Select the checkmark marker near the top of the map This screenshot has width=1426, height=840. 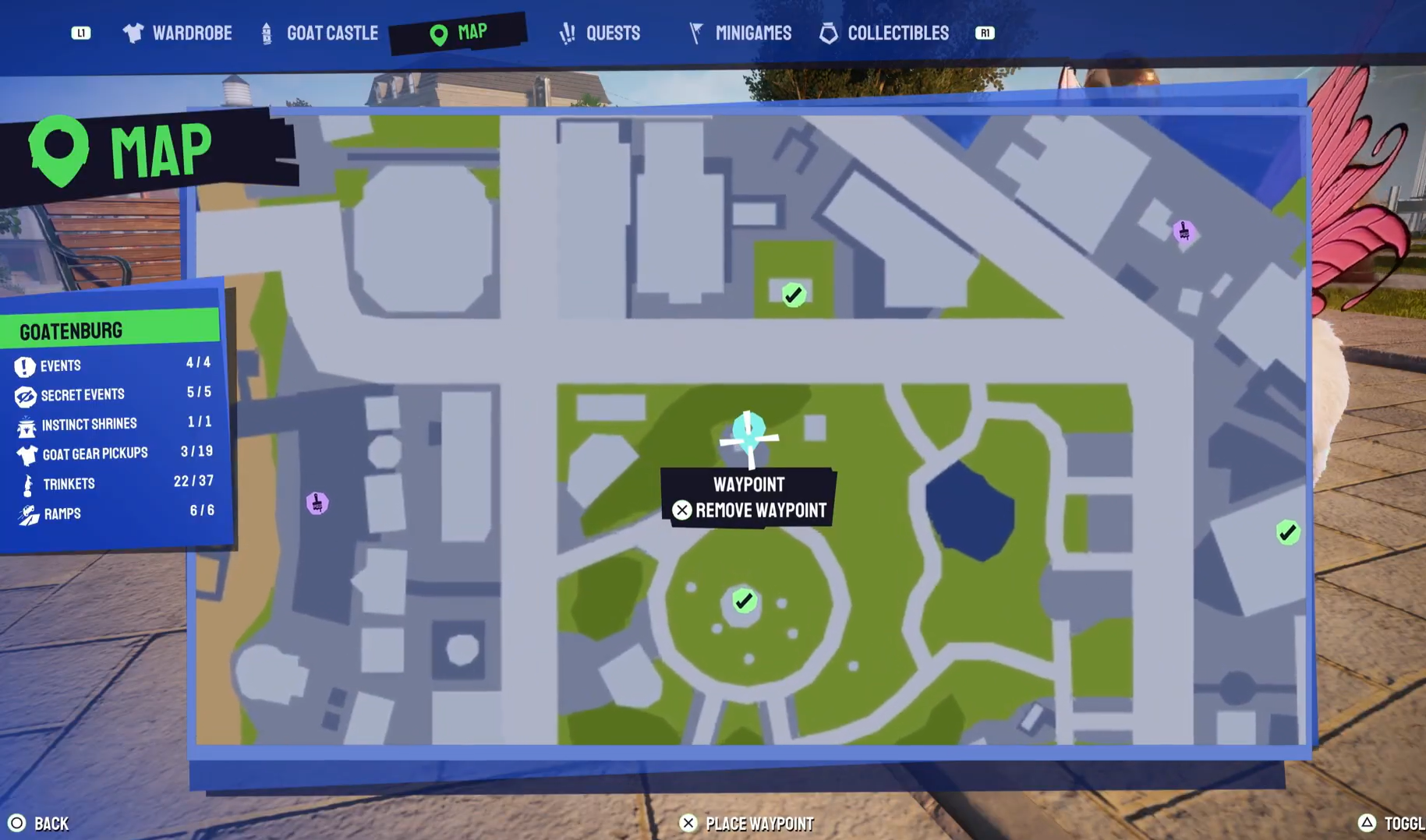click(x=793, y=294)
